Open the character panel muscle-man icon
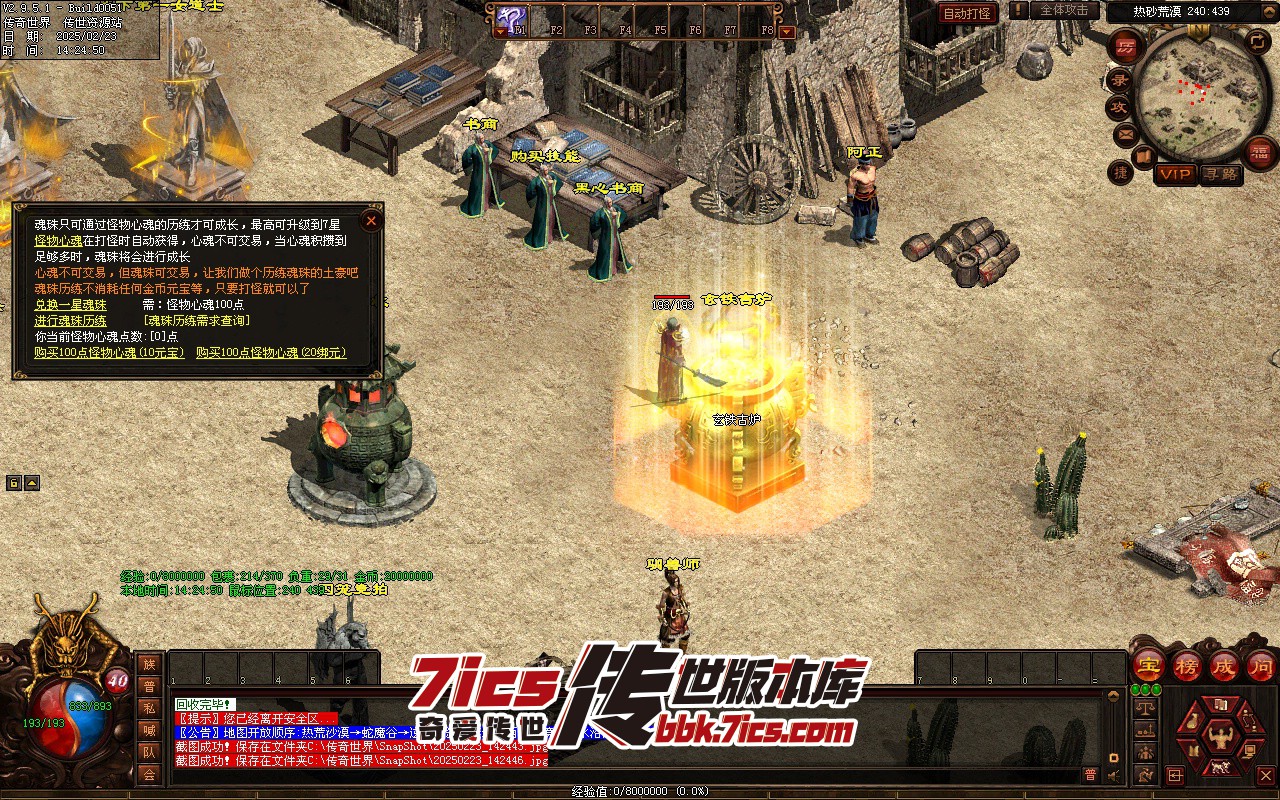The width and height of the screenshot is (1280, 800). [x=1219, y=738]
